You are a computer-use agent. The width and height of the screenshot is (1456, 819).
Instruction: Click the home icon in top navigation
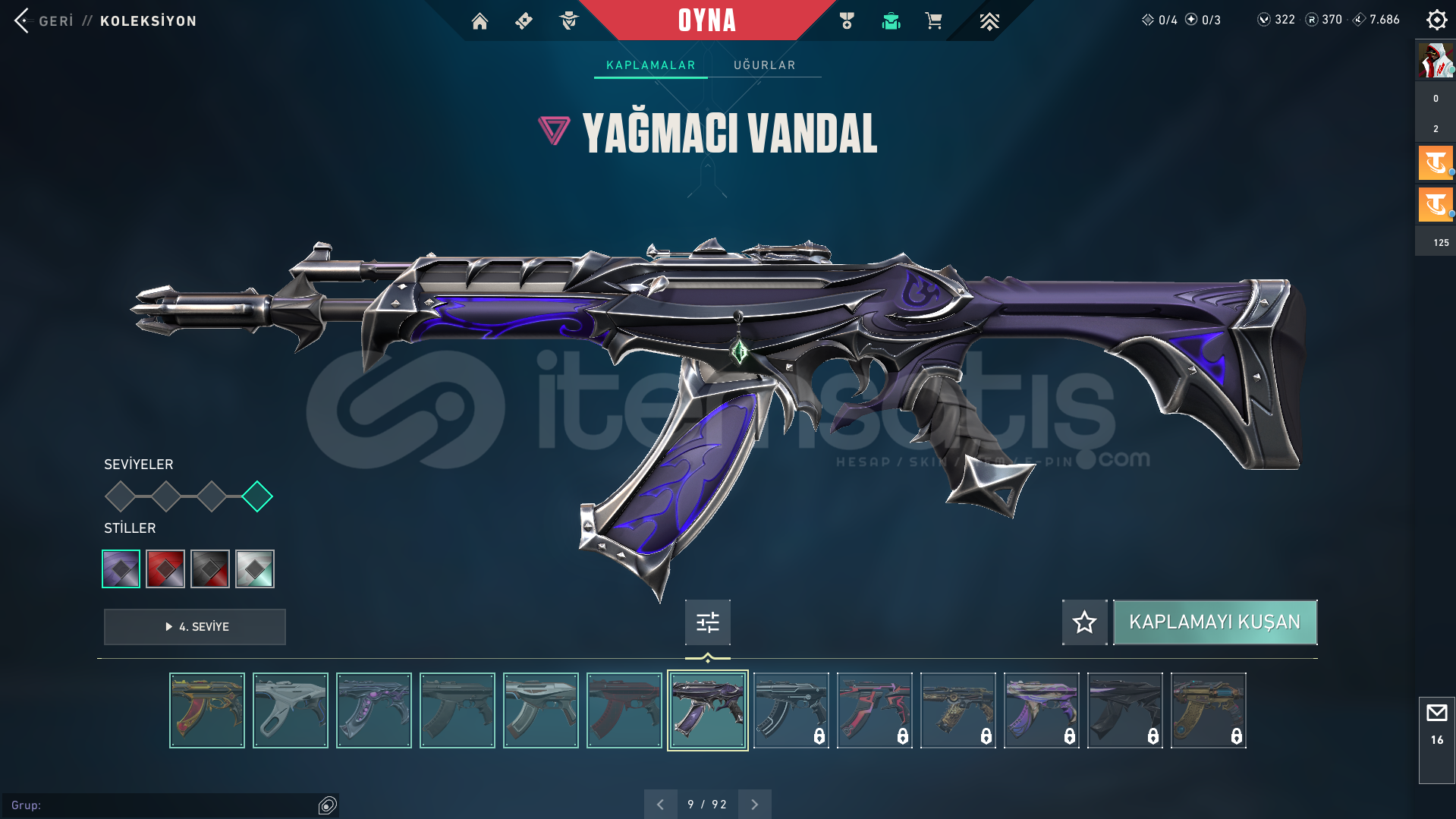click(x=480, y=20)
